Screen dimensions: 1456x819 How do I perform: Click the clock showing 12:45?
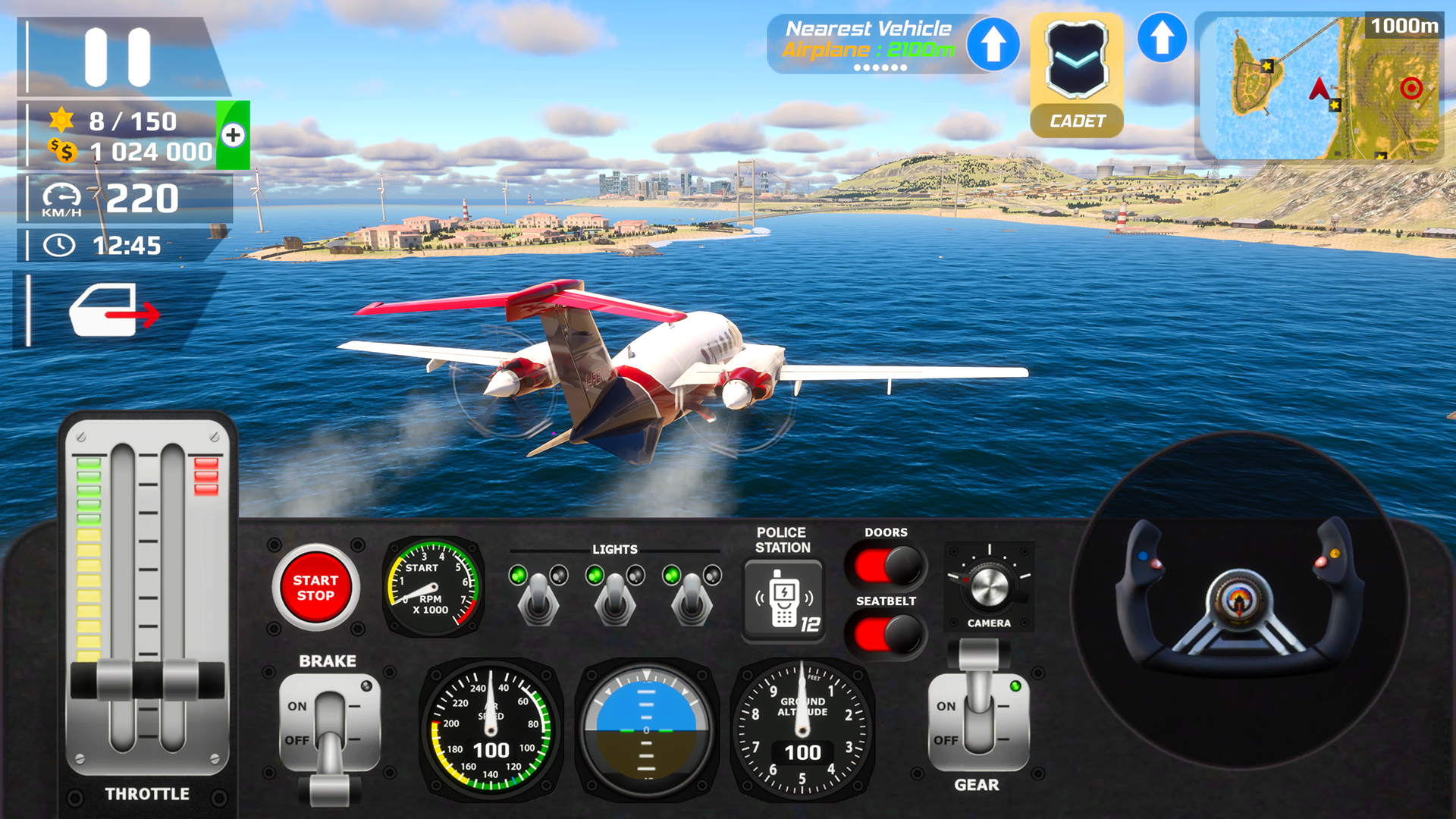tap(106, 245)
